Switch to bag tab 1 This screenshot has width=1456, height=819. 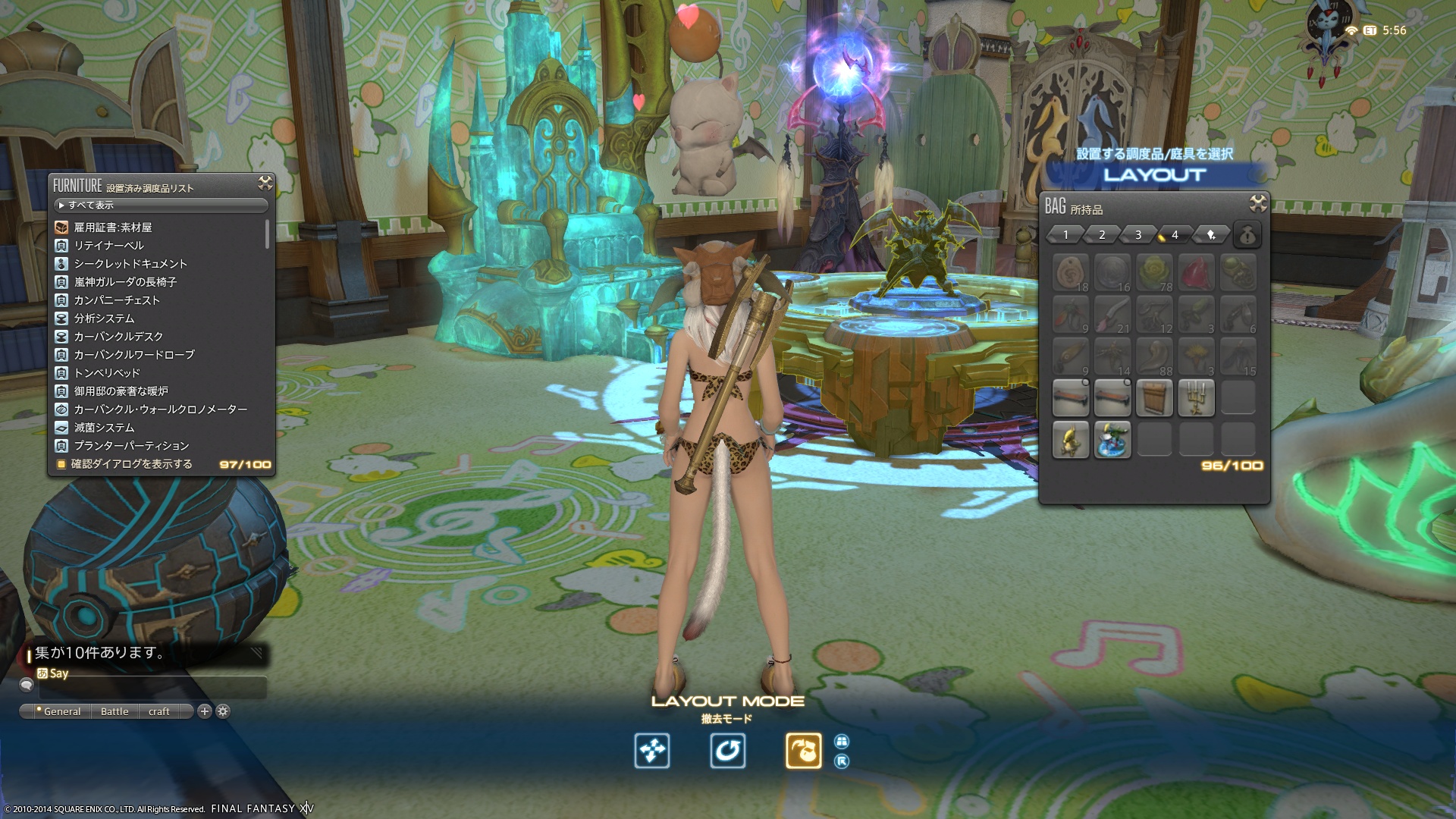[x=1065, y=235]
